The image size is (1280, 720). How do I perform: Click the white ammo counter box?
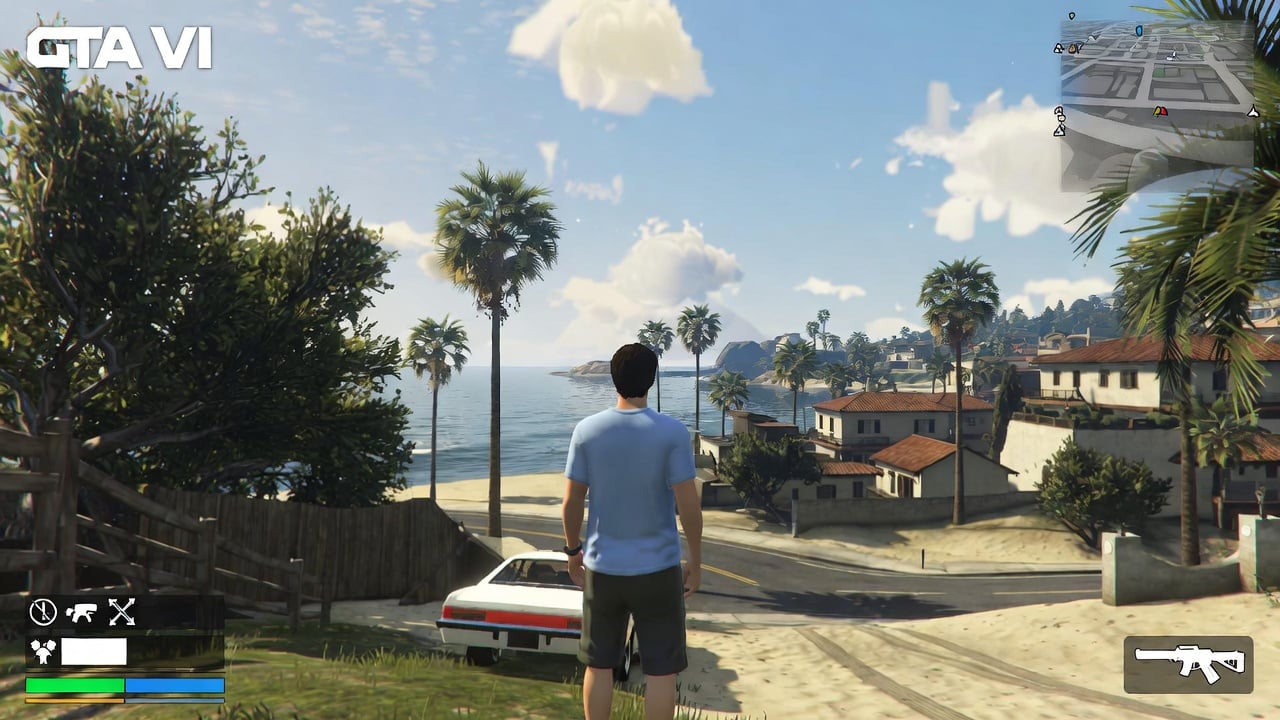[92, 650]
